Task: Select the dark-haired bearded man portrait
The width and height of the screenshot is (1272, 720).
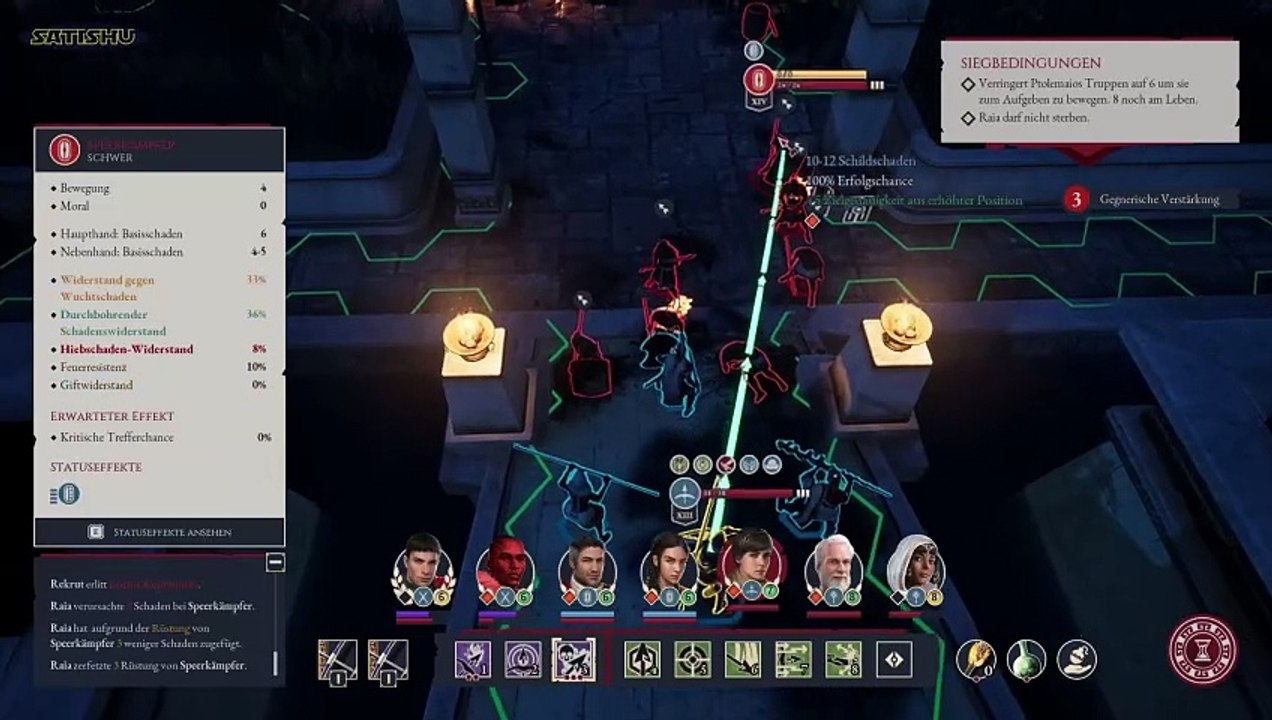Action: pyautogui.click(x=586, y=568)
